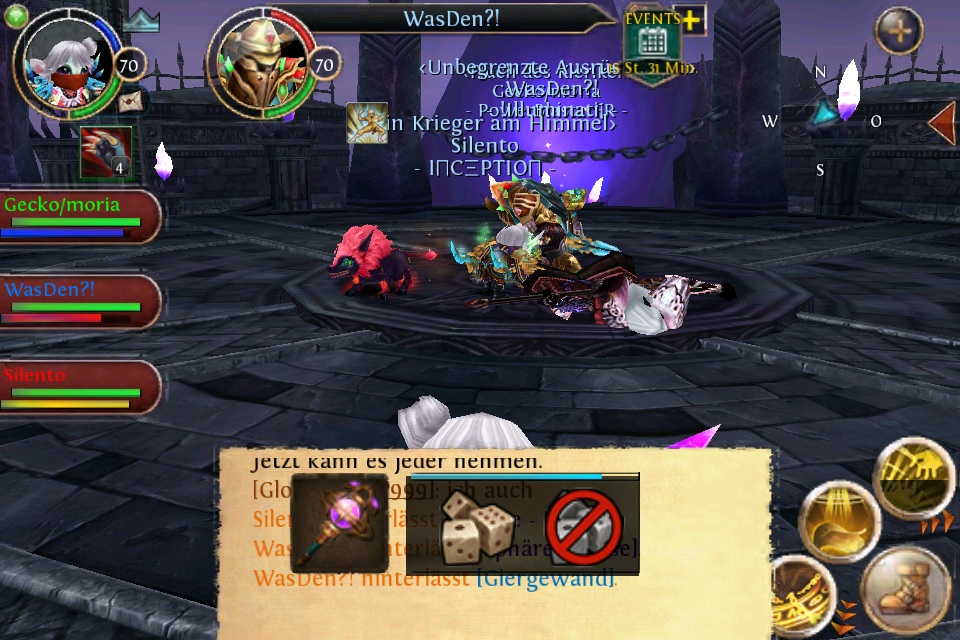Viewport: 960px width, 640px height.
Task: Pass on the loot with the red no-sign button
Action: (584, 525)
